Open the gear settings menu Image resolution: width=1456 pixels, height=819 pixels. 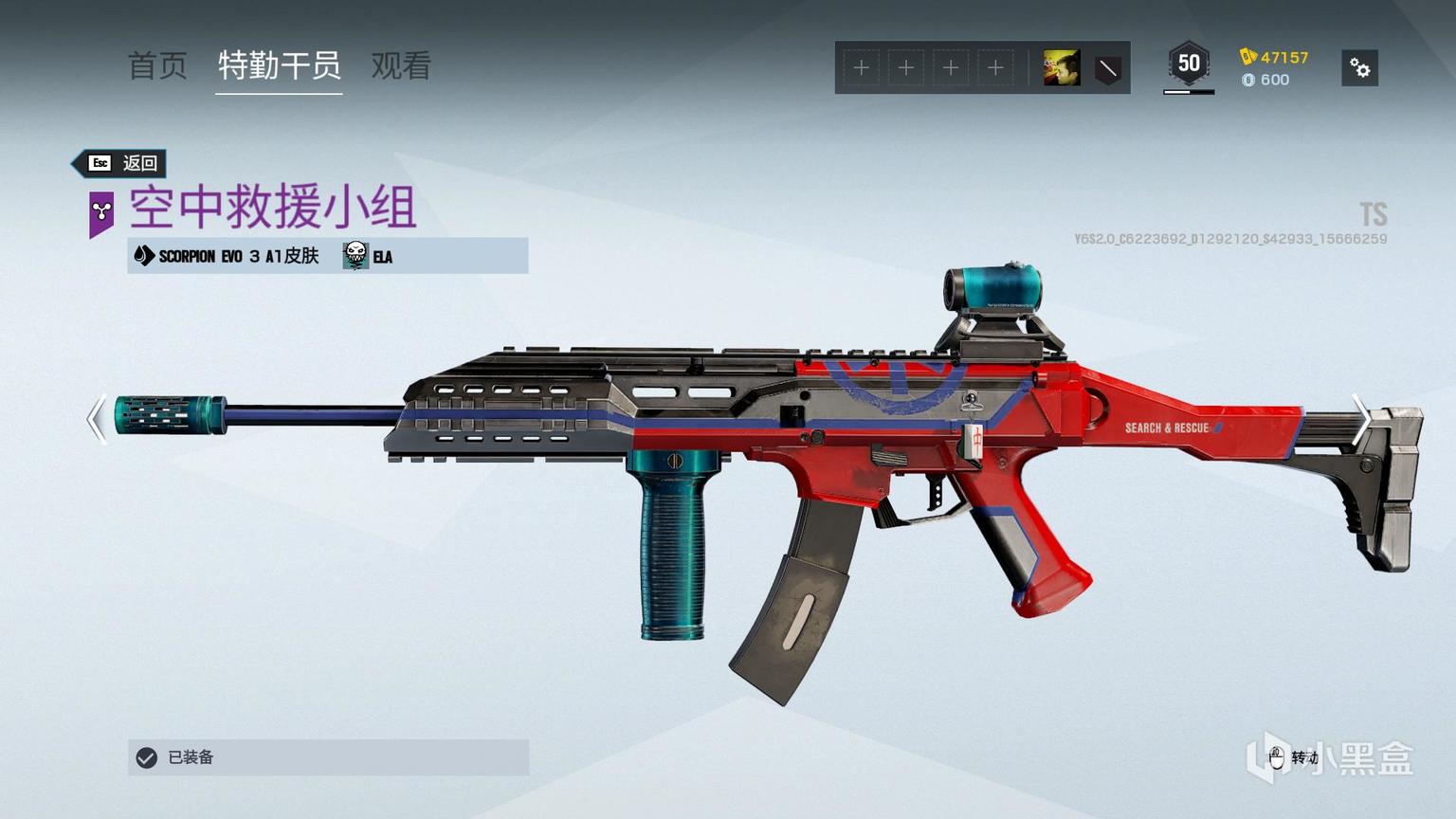tap(1359, 68)
